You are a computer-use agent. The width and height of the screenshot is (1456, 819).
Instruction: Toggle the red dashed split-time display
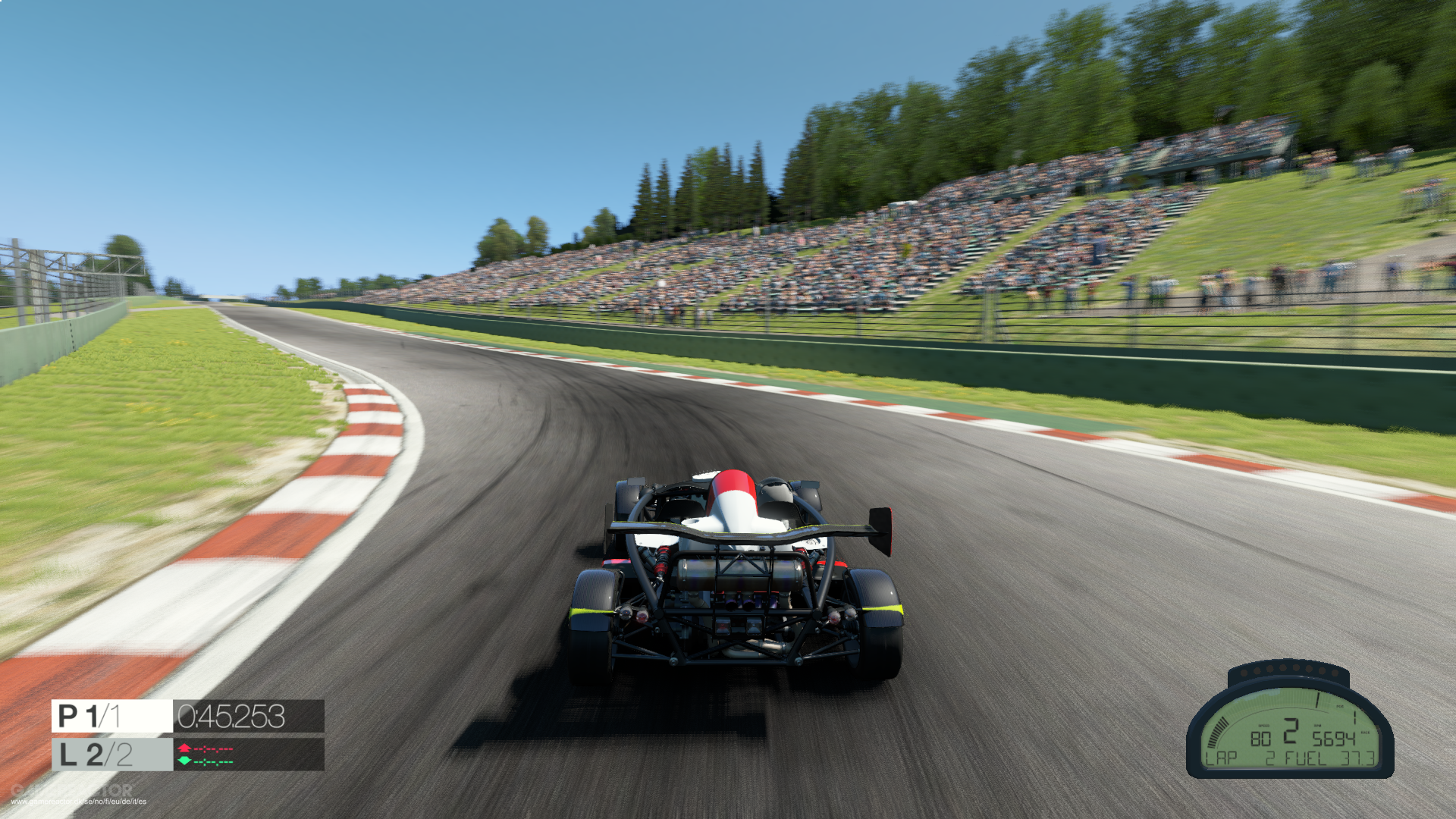[x=213, y=748]
